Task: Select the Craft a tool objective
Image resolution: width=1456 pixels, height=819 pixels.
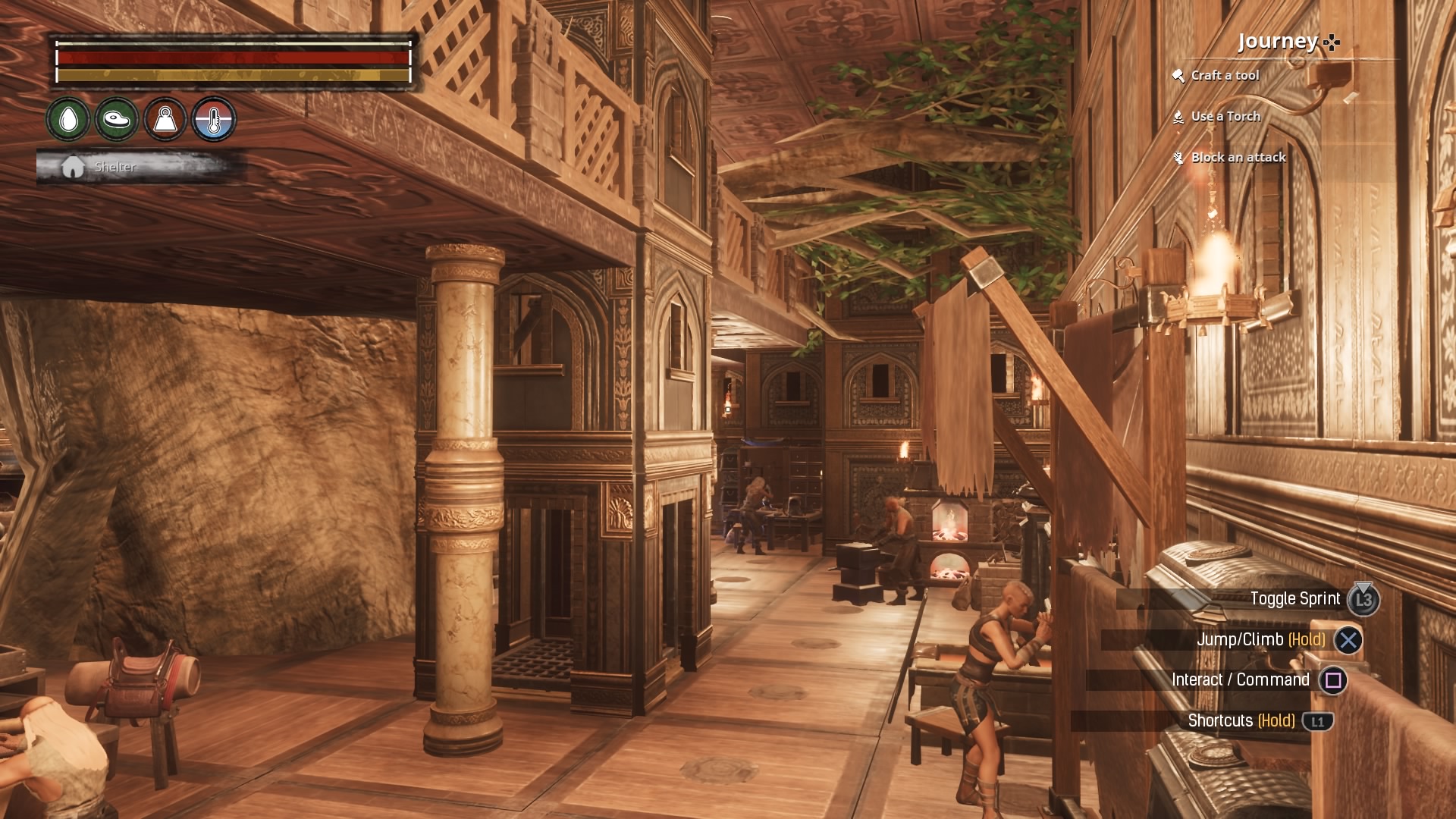Action: (x=1224, y=75)
